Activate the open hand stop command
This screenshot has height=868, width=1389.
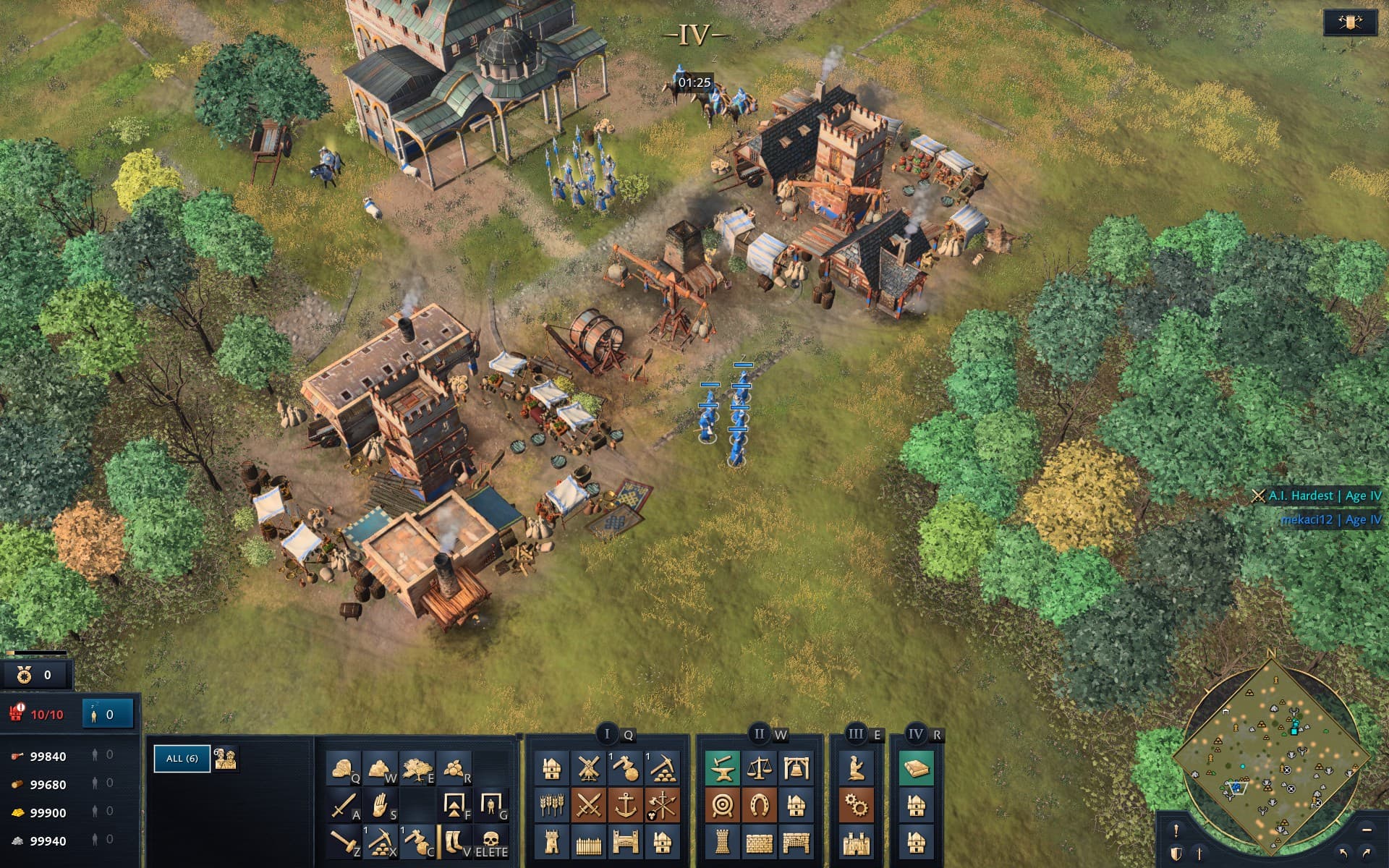380,805
